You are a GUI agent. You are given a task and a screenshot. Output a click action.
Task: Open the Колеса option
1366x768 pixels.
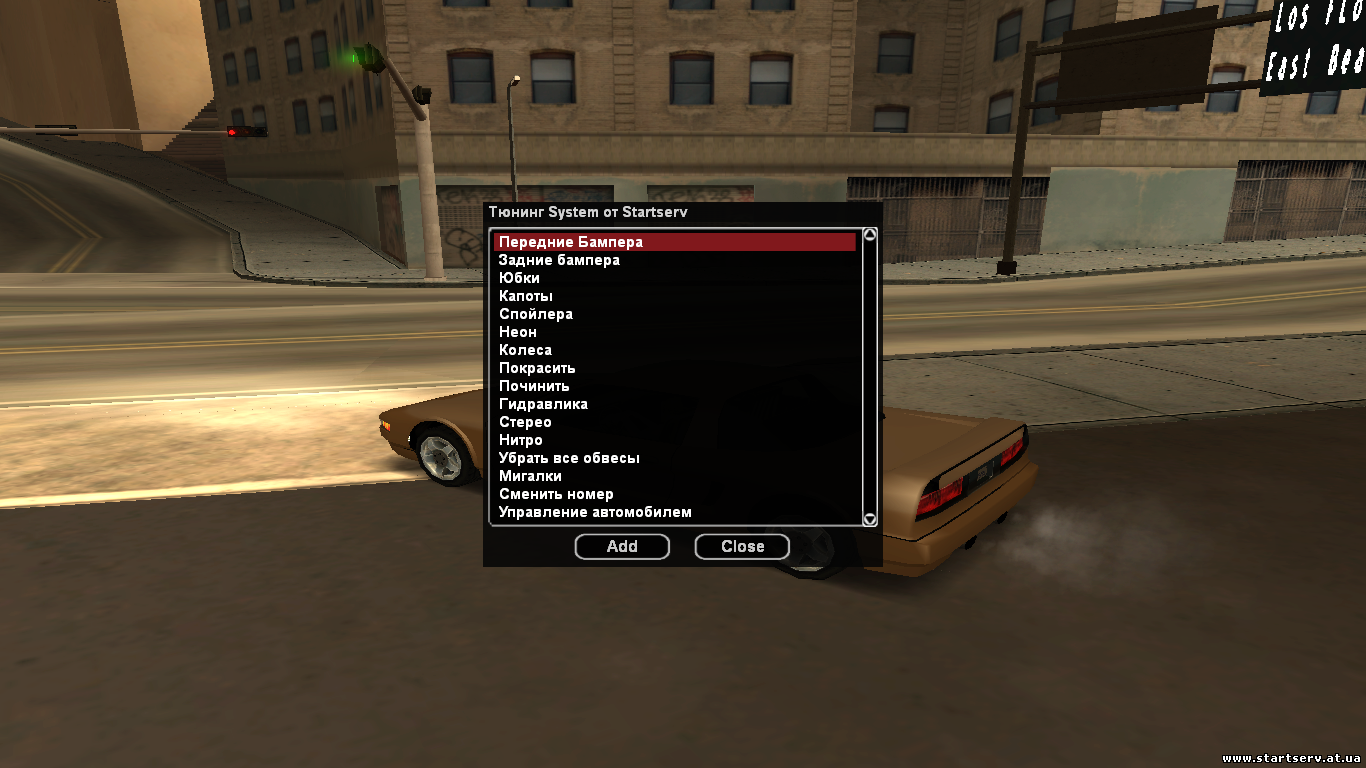(x=525, y=350)
